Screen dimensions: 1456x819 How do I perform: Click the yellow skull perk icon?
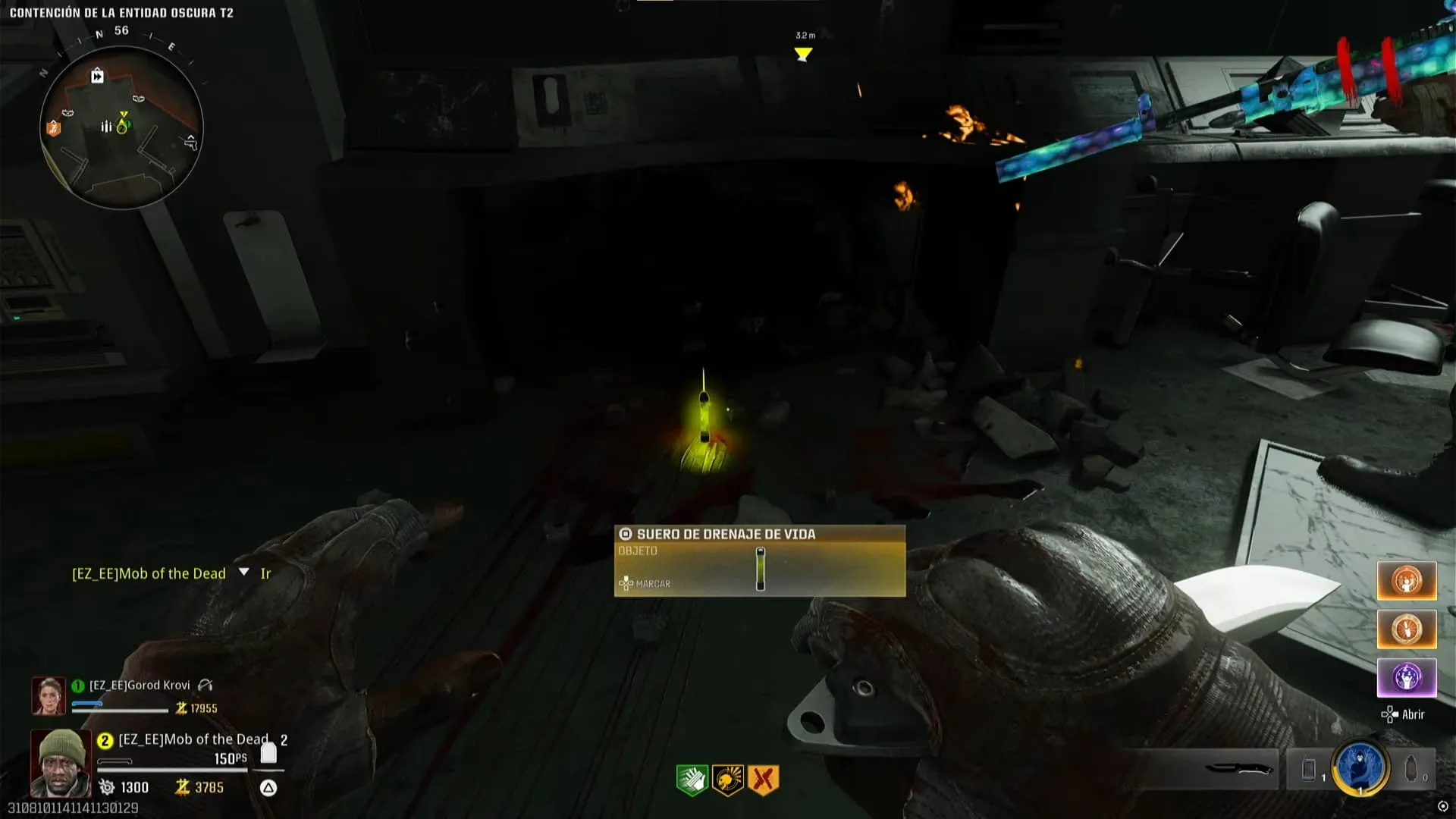coord(727,780)
